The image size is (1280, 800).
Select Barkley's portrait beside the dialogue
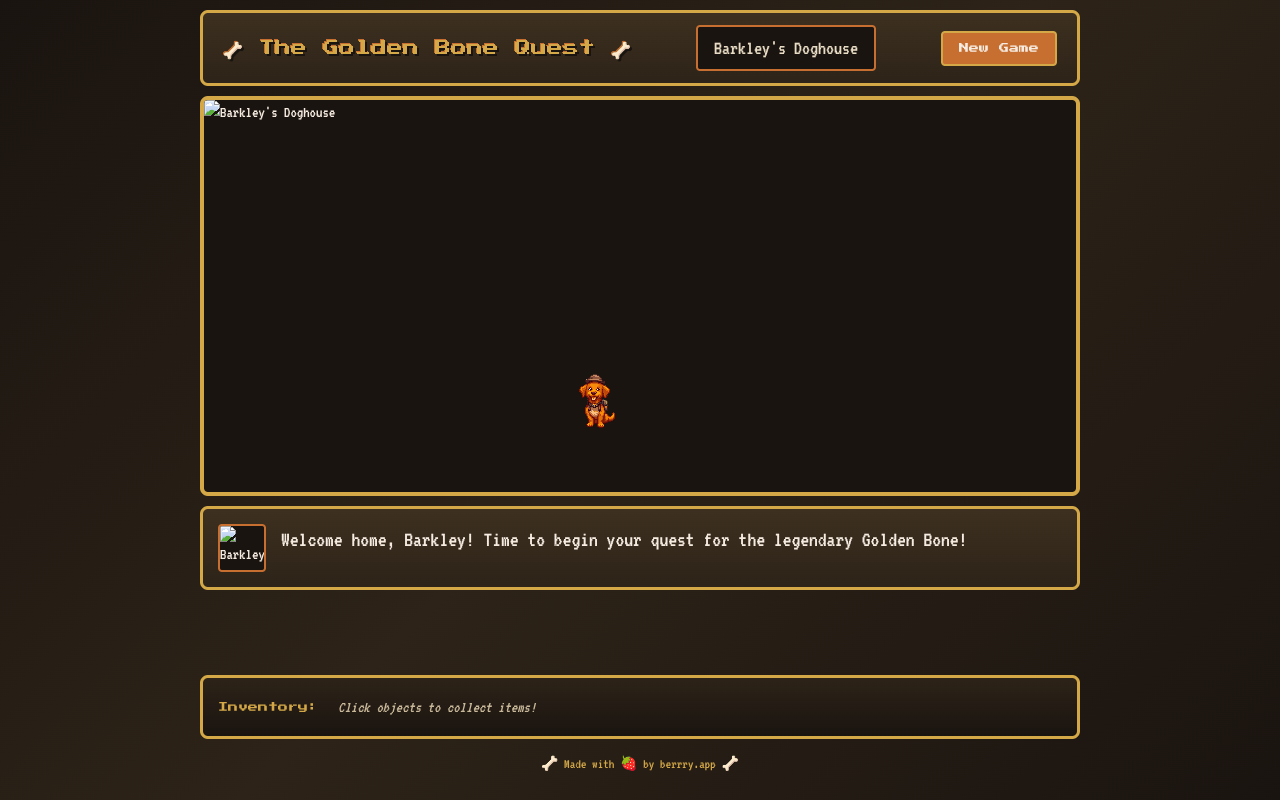(242, 547)
